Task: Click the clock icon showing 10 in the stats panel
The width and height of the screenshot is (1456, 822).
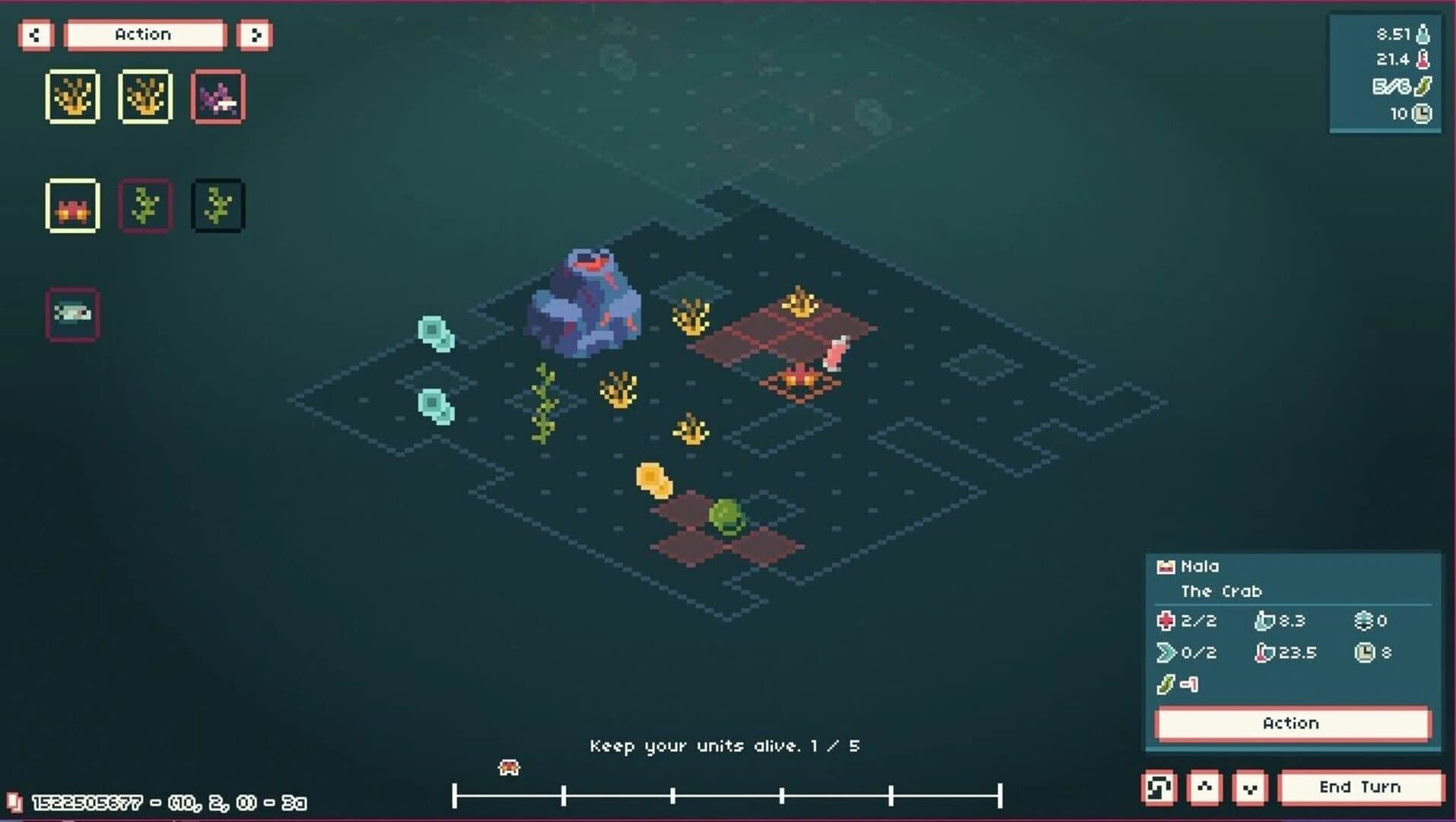Action: pos(1419,112)
